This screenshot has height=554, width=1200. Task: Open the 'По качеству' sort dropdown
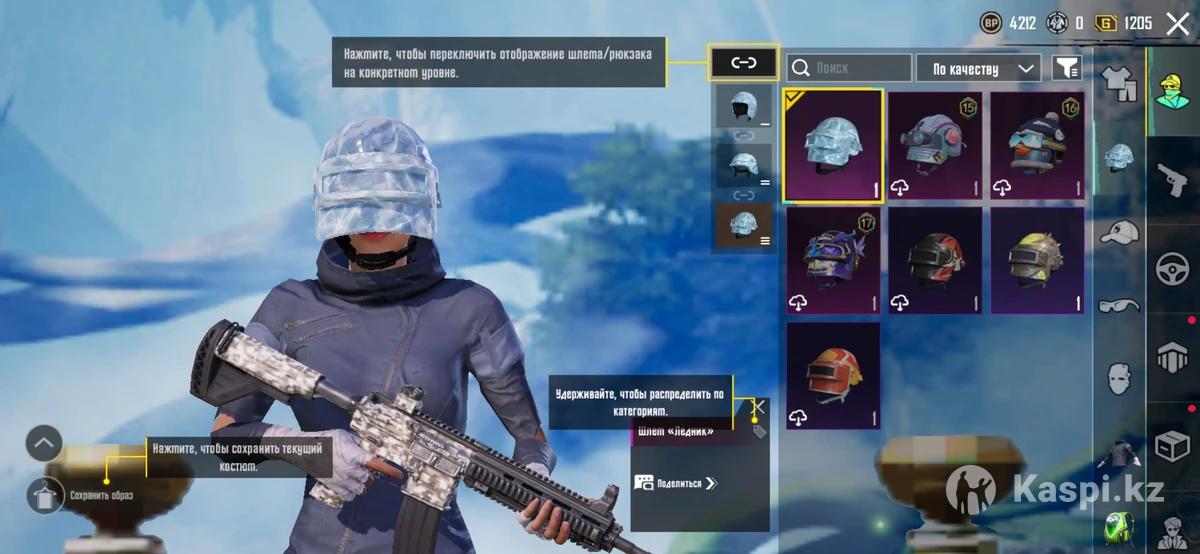[978, 68]
